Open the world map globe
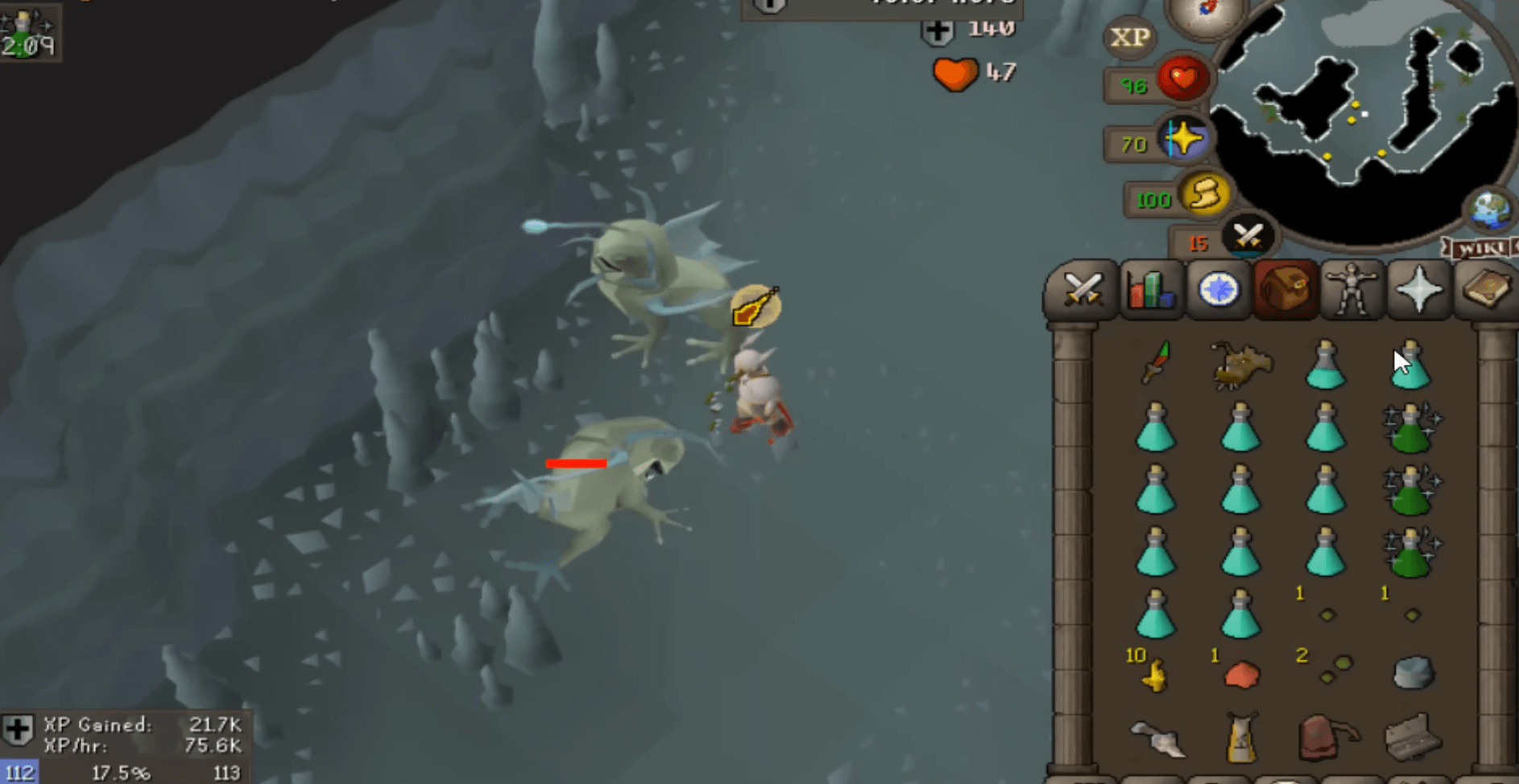 pos(1489,209)
